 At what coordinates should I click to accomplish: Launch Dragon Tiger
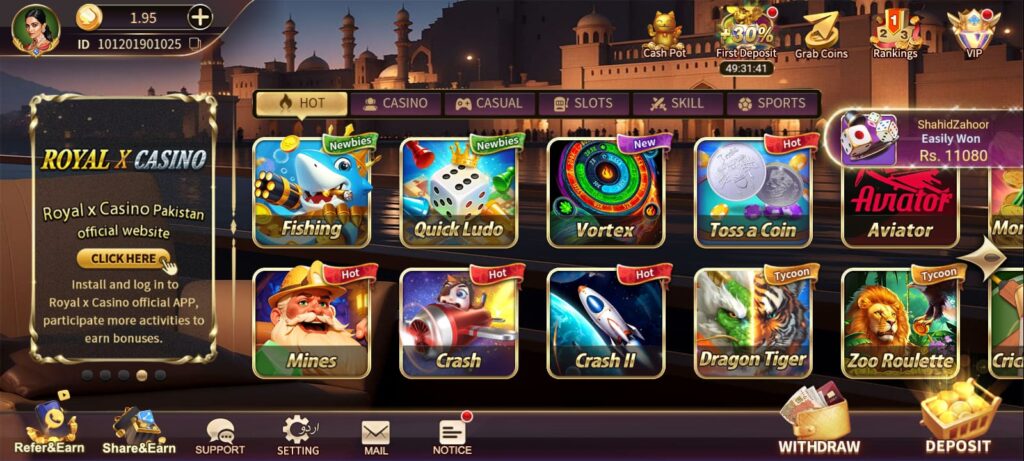pyautogui.click(x=752, y=323)
